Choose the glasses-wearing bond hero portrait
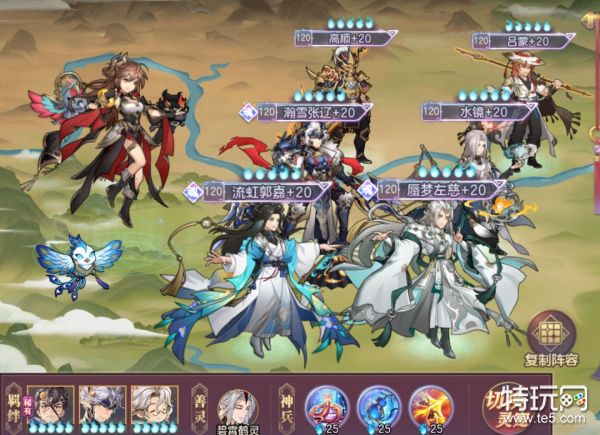600x435 pixels. (152, 405)
